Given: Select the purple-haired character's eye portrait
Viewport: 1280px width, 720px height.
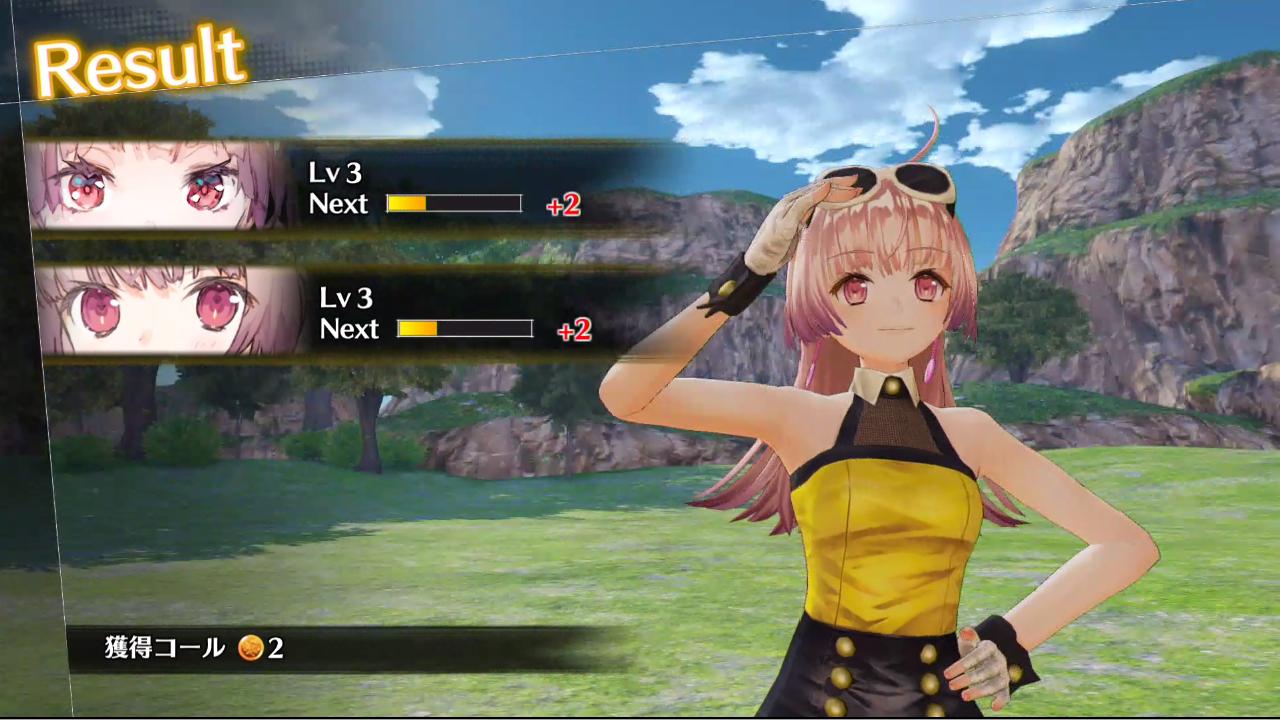Looking at the screenshot, I should pos(160,186).
